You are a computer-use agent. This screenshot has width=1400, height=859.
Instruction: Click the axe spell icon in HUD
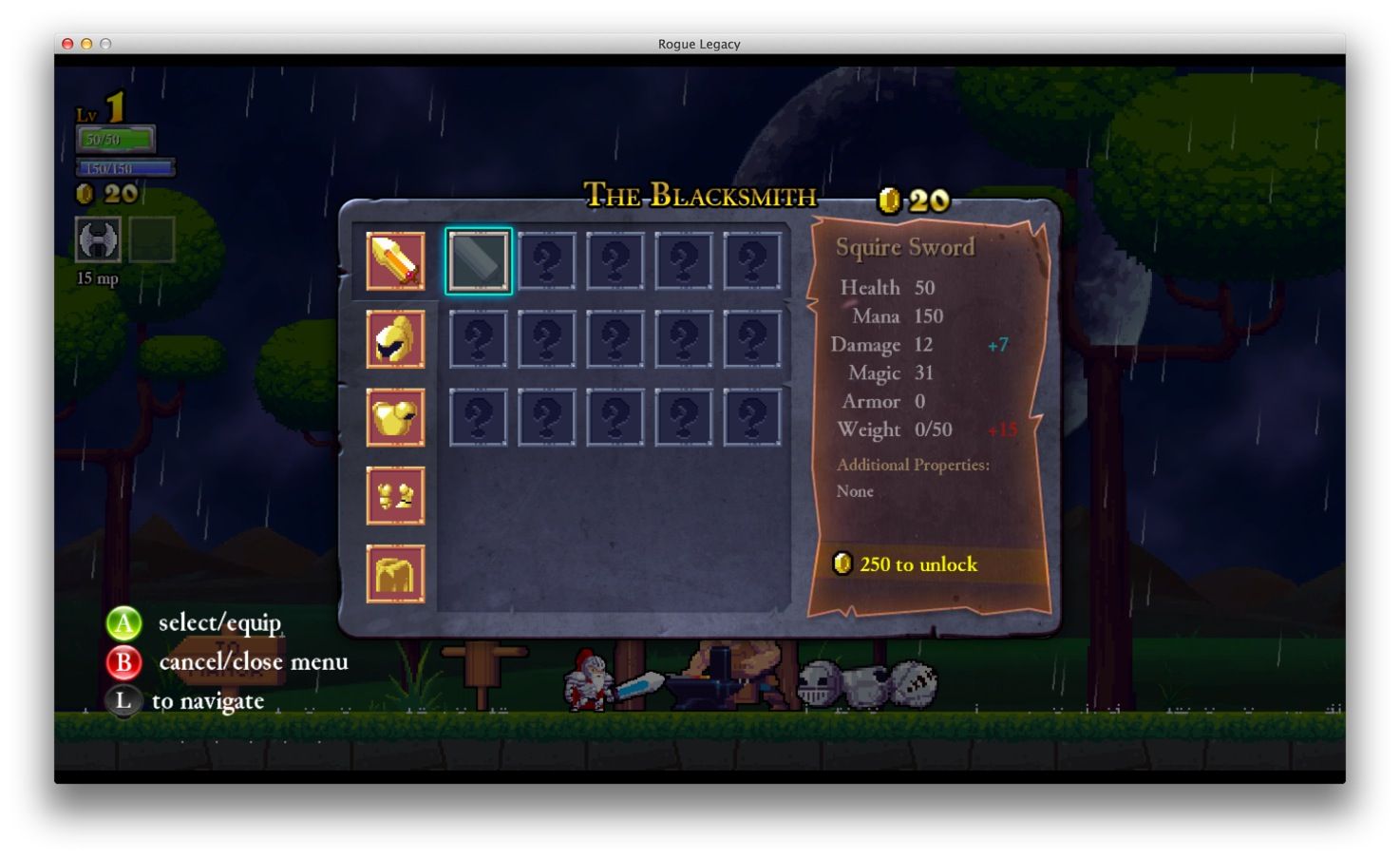99,239
